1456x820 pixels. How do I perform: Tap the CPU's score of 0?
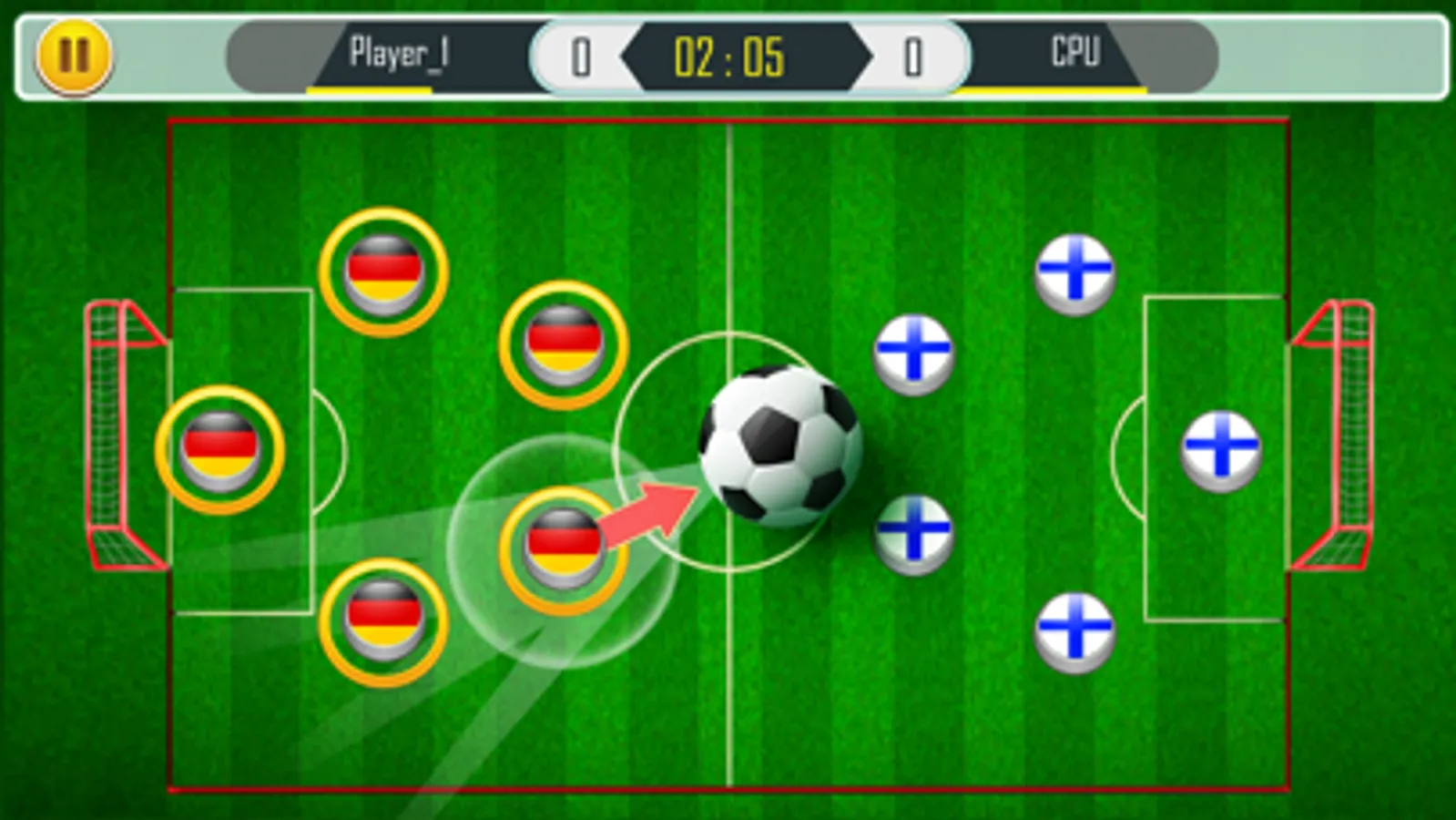pyautogui.click(x=912, y=58)
